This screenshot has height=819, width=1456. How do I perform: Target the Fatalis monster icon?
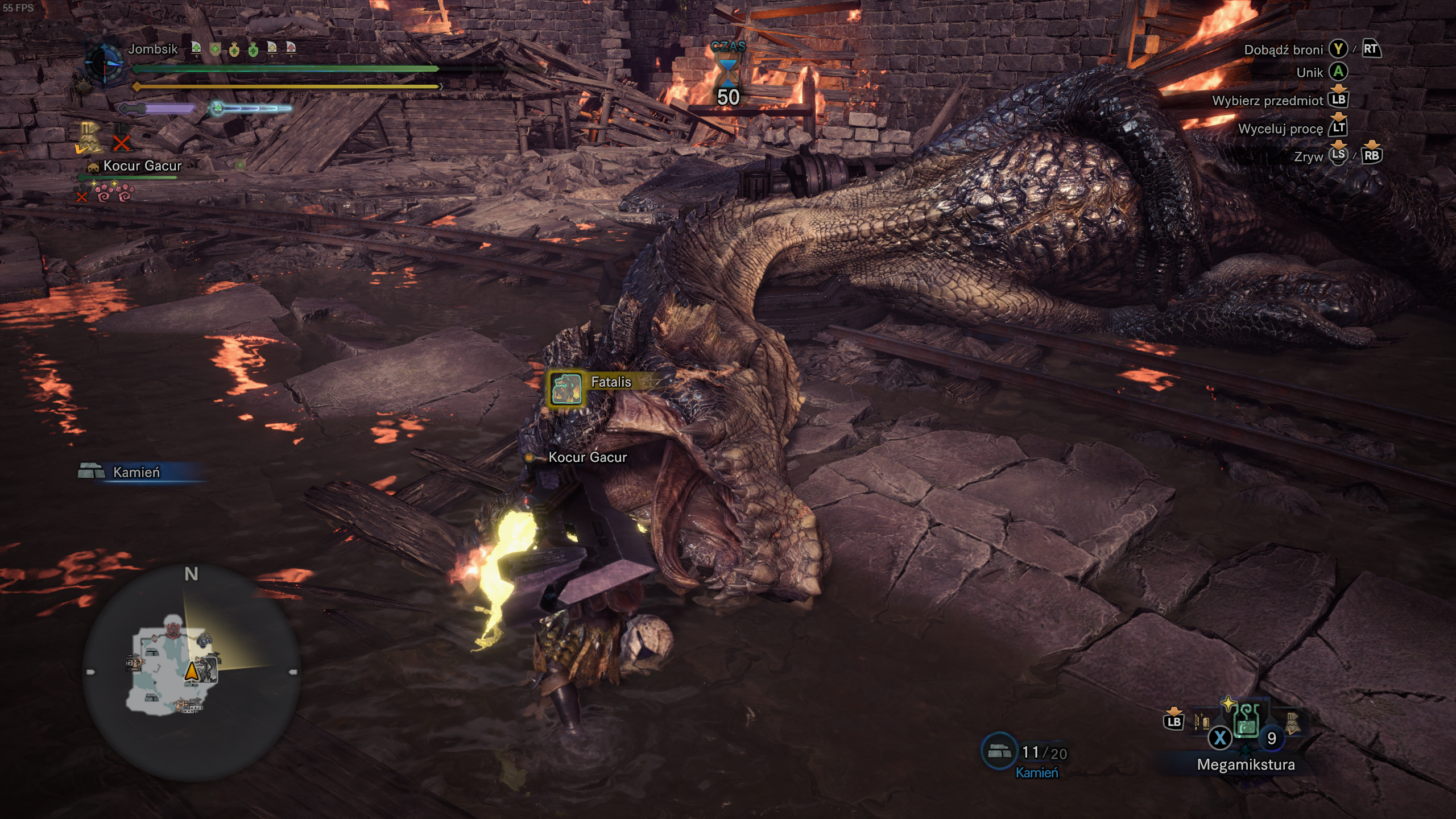point(565,389)
